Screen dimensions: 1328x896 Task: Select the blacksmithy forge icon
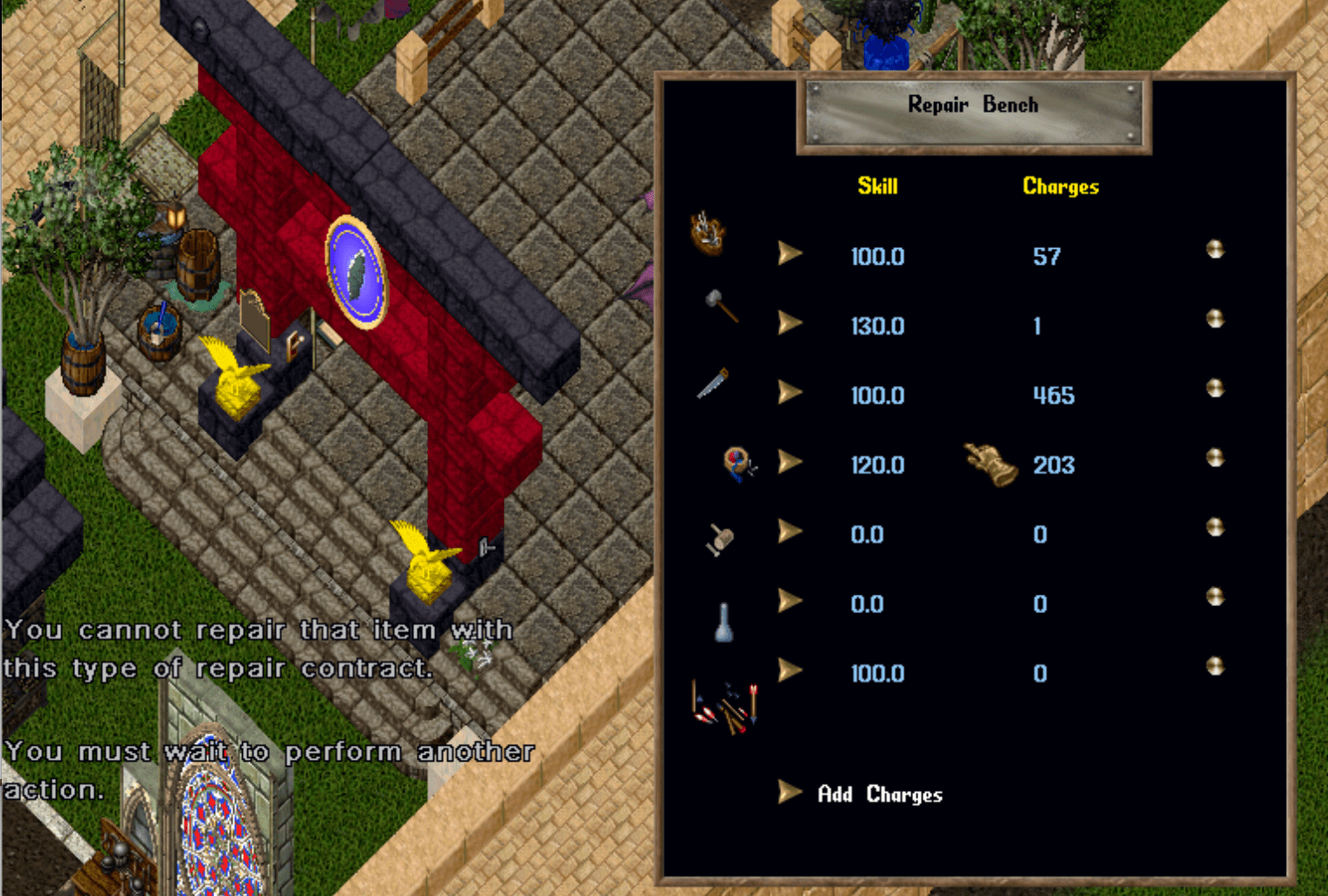708,234
